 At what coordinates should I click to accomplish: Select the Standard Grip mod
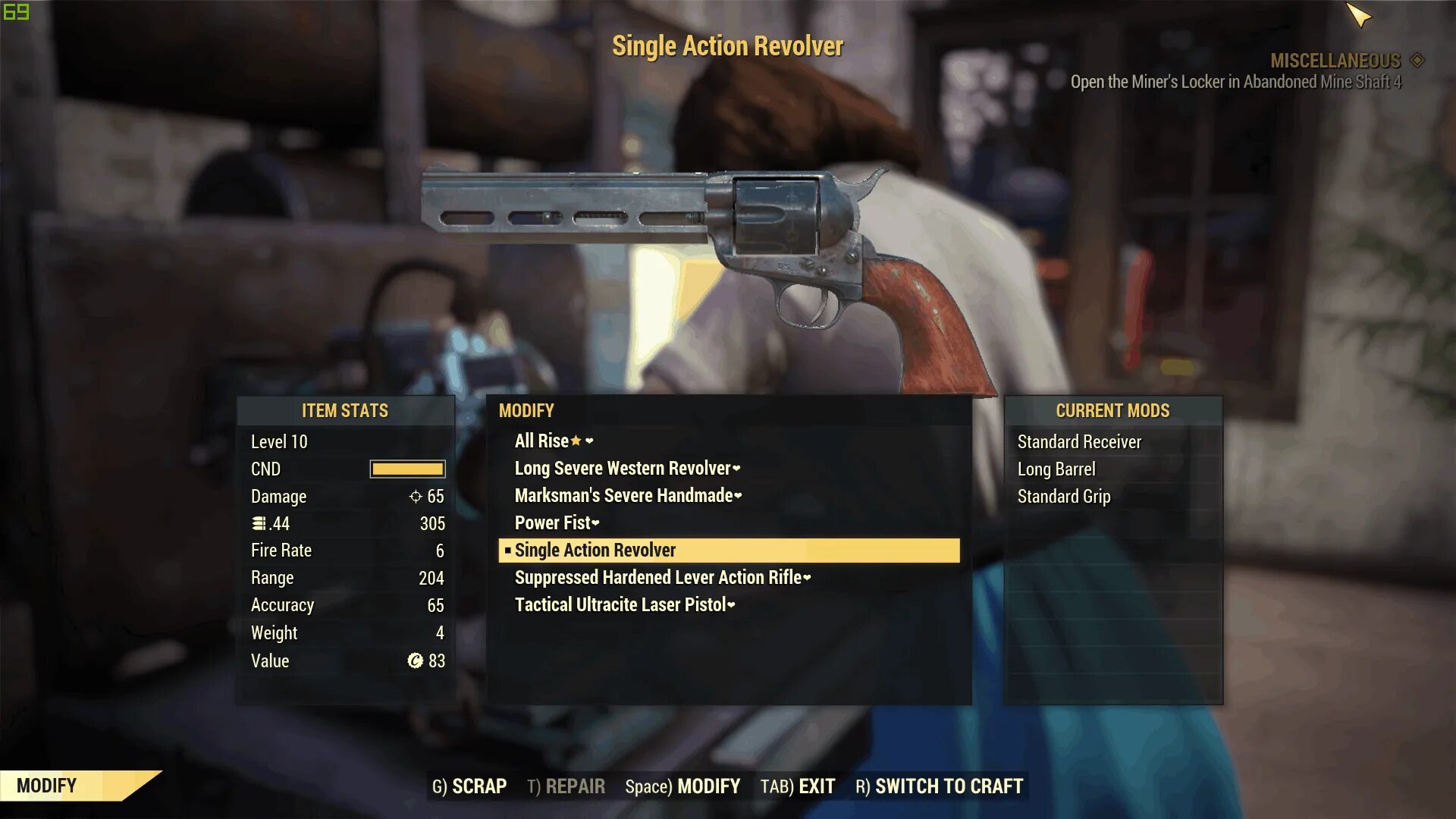(1063, 496)
